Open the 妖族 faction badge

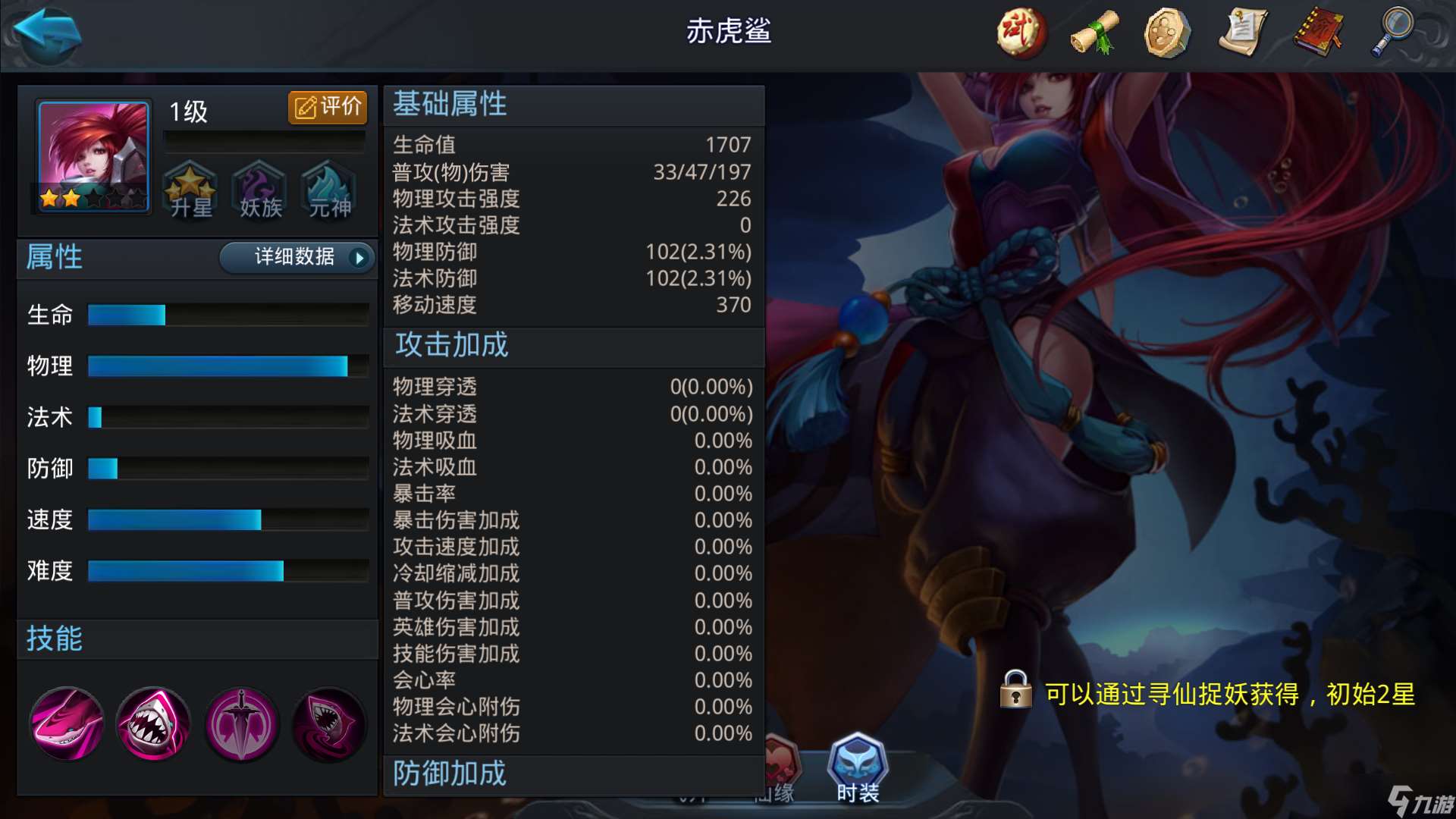coord(258,191)
